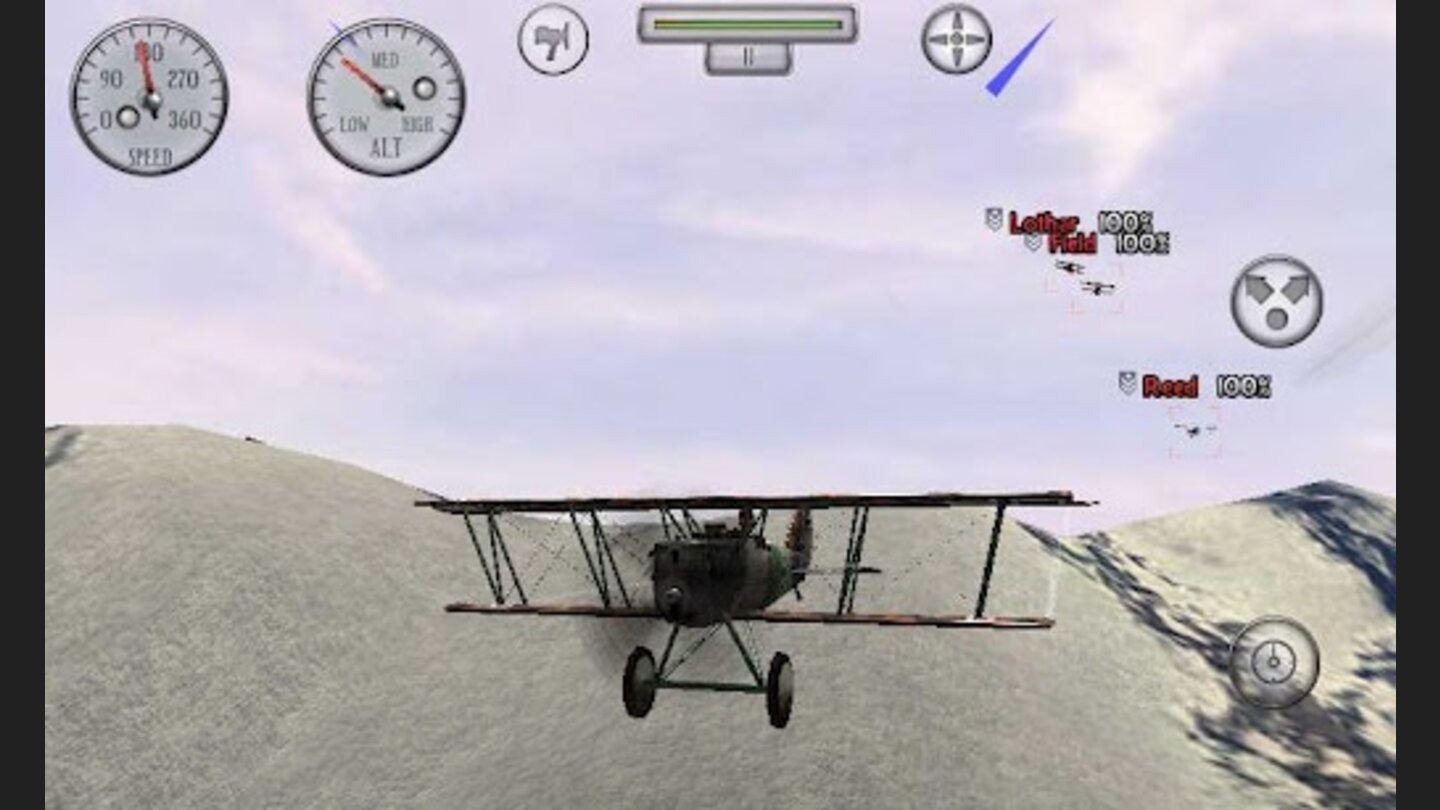Tap the blue heading arrow near top right

(x=1020, y=55)
